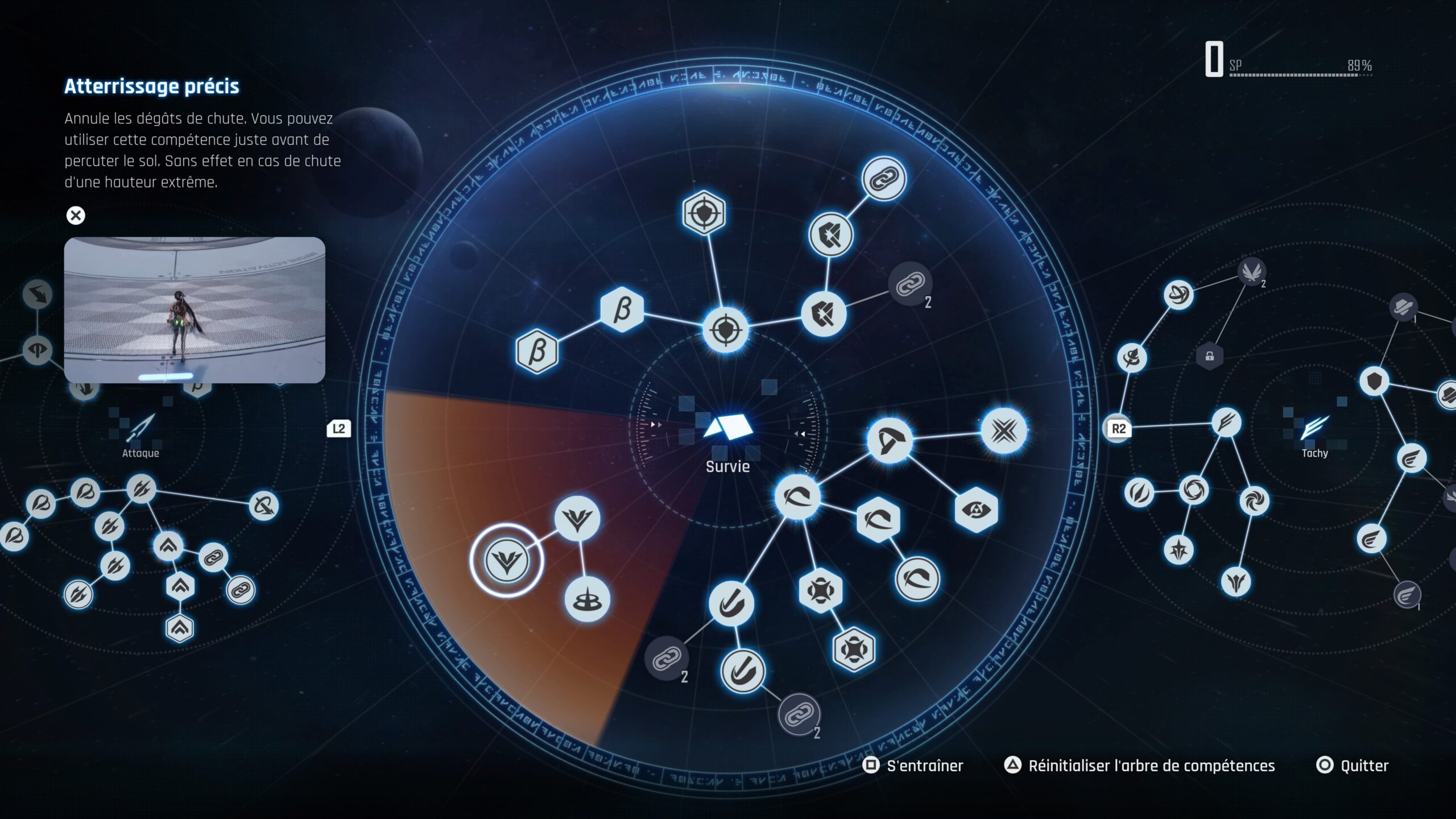1456x819 pixels.
Task: Select the highlighted Atterrissage précis skill node
Action: (x=506, y=560)
